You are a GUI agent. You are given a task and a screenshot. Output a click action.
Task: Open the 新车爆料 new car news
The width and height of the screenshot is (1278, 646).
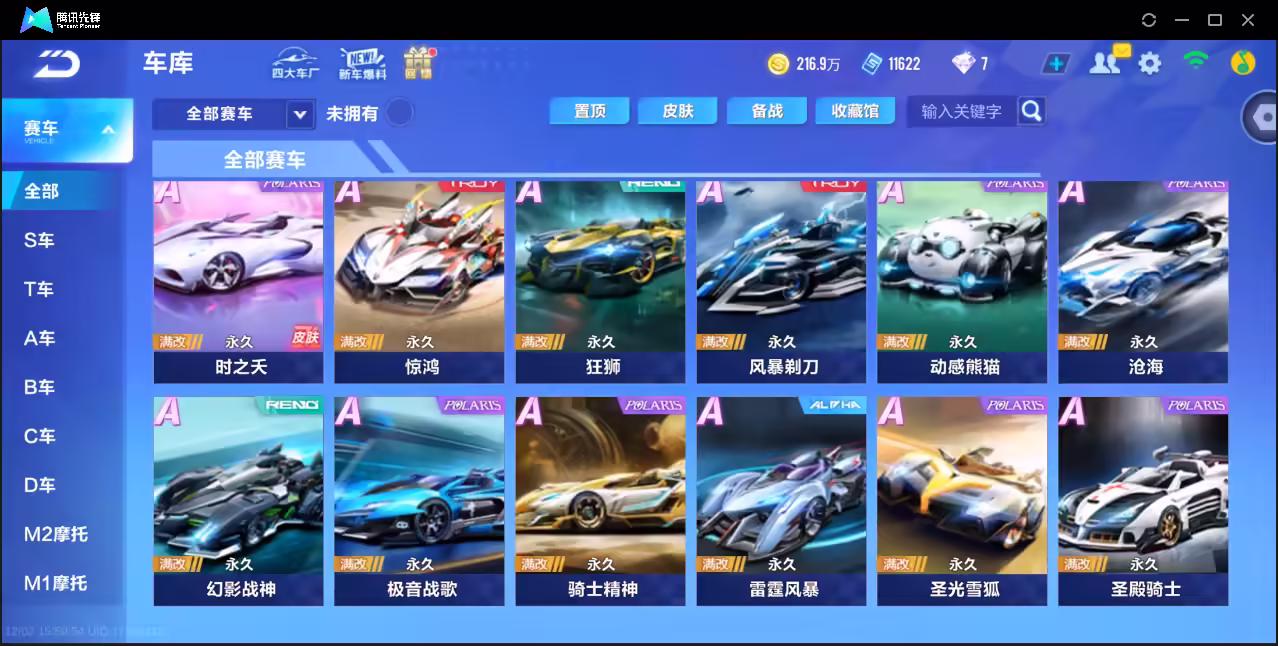coord(362,64)
